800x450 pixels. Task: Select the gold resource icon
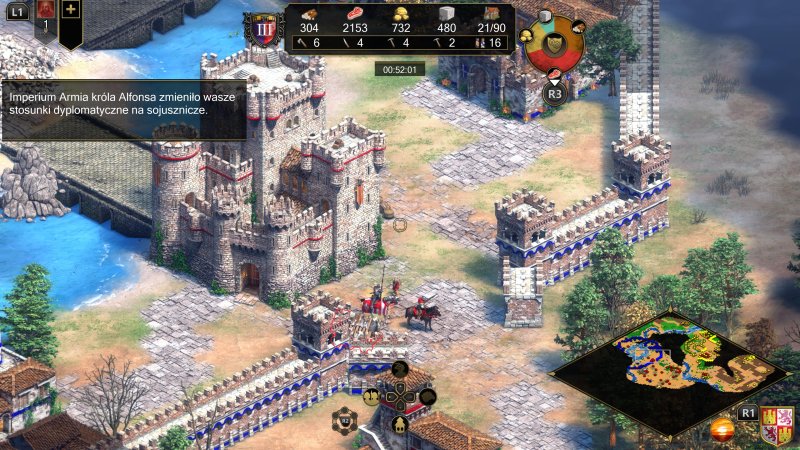403,14
